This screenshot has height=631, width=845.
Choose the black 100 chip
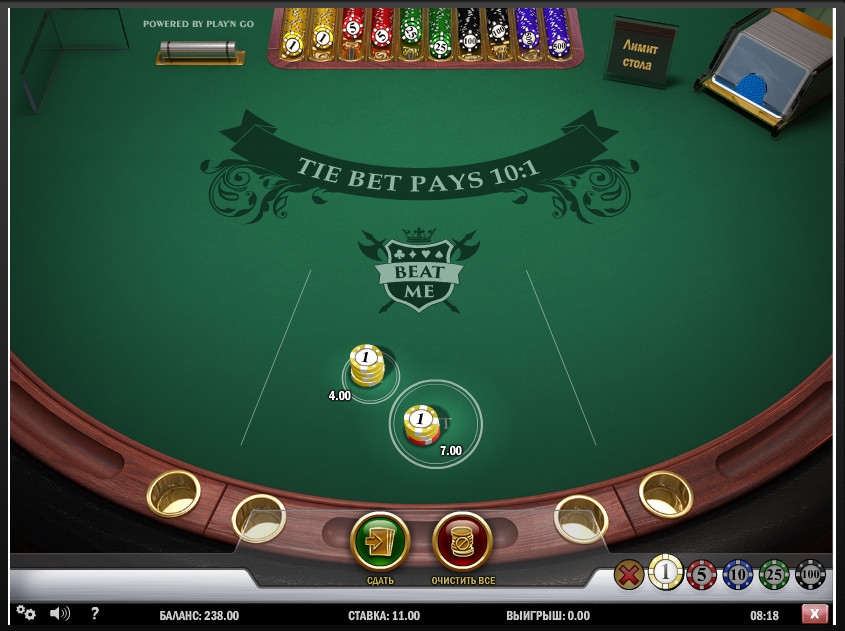point(810,574)
